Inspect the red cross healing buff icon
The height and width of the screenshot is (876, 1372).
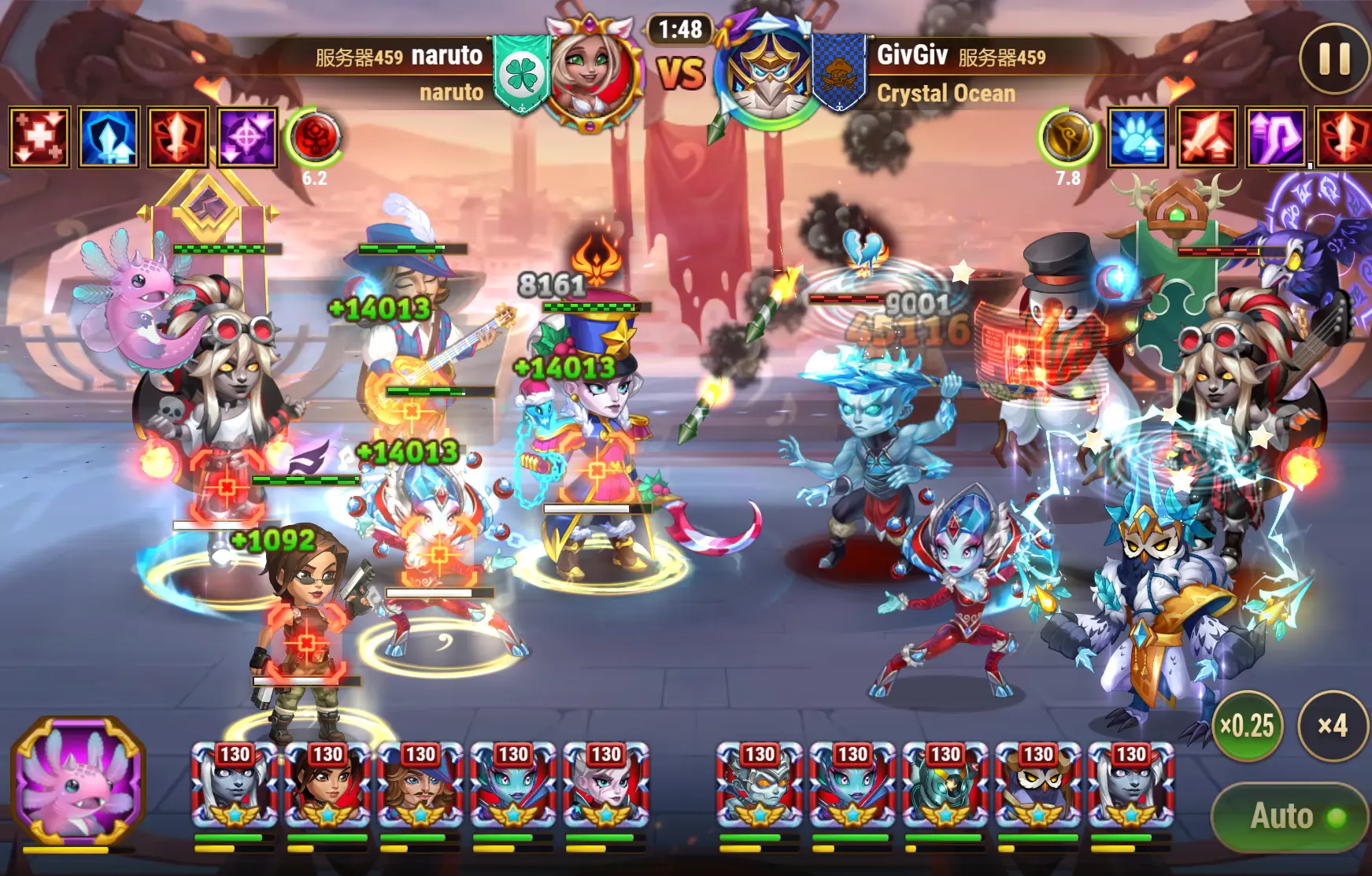coord(39,137)
